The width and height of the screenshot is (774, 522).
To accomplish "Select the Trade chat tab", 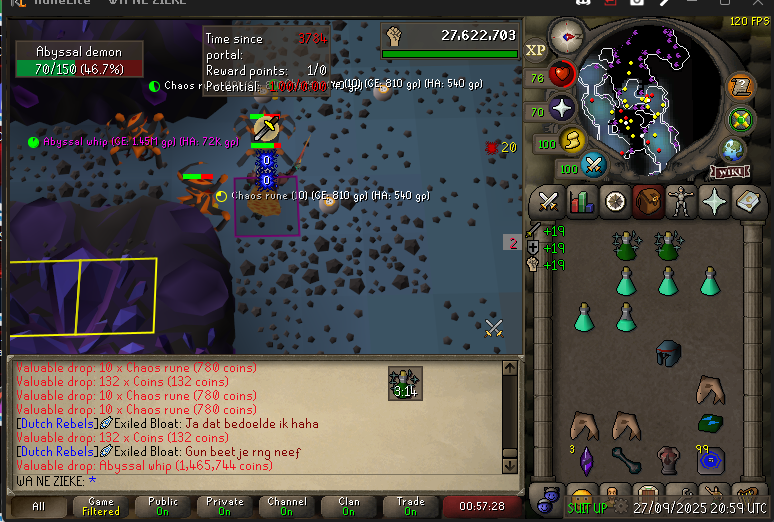I will click(410, 506).
